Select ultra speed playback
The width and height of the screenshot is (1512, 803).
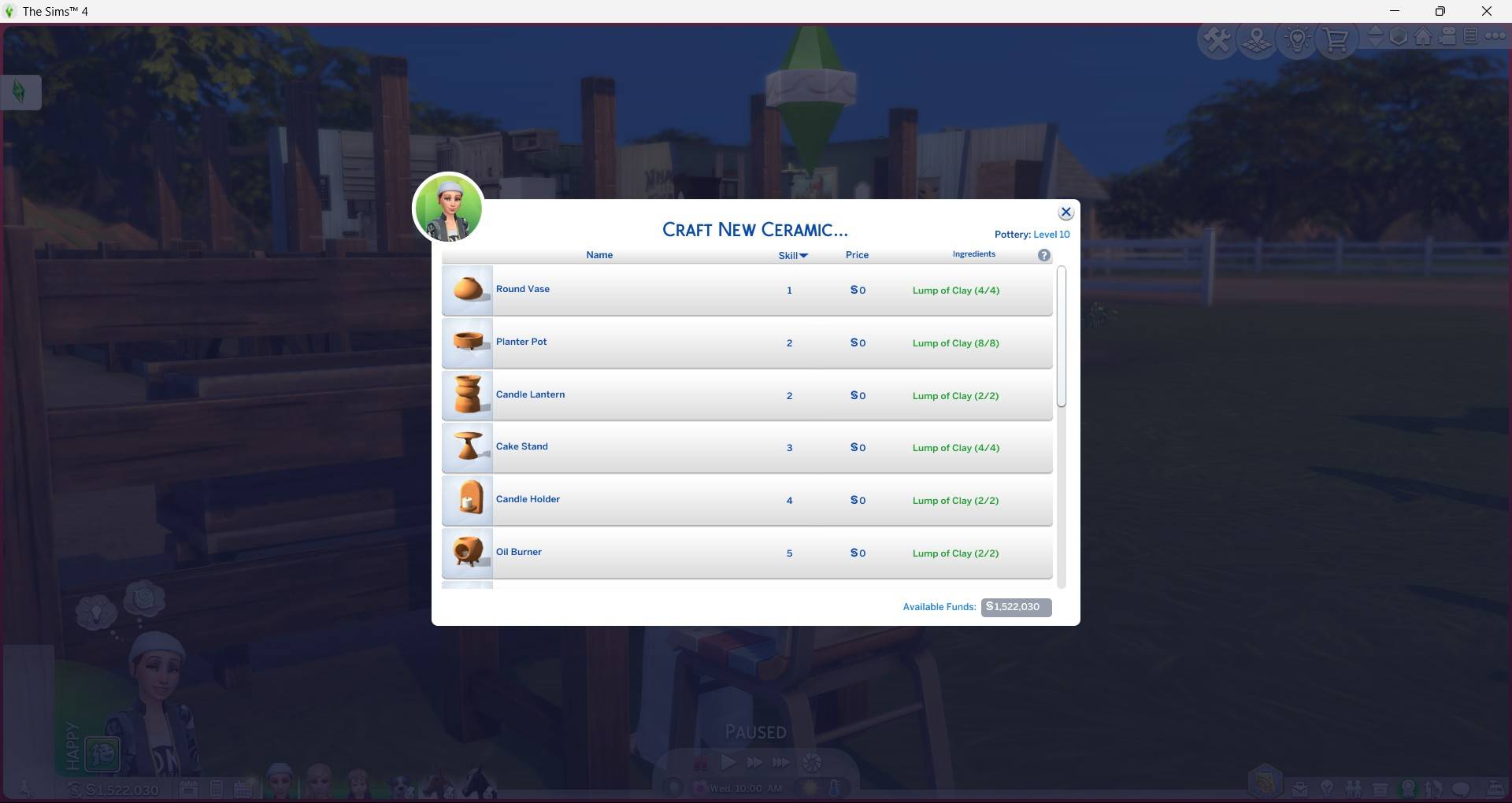point(780,762)
